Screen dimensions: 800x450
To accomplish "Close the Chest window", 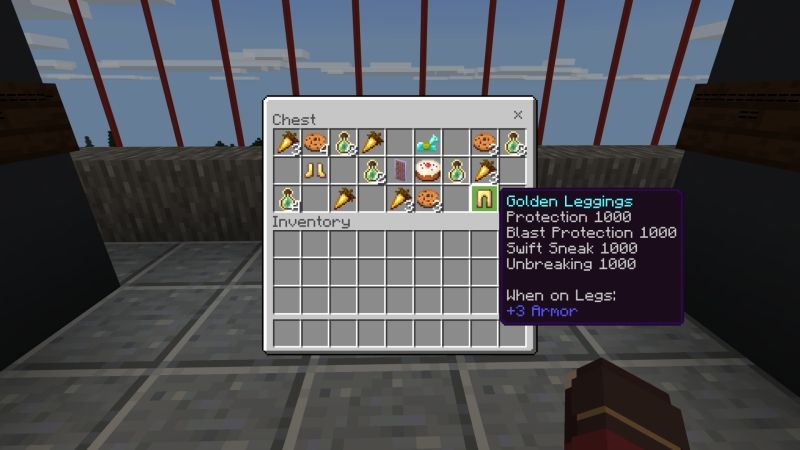I will 518,115.
